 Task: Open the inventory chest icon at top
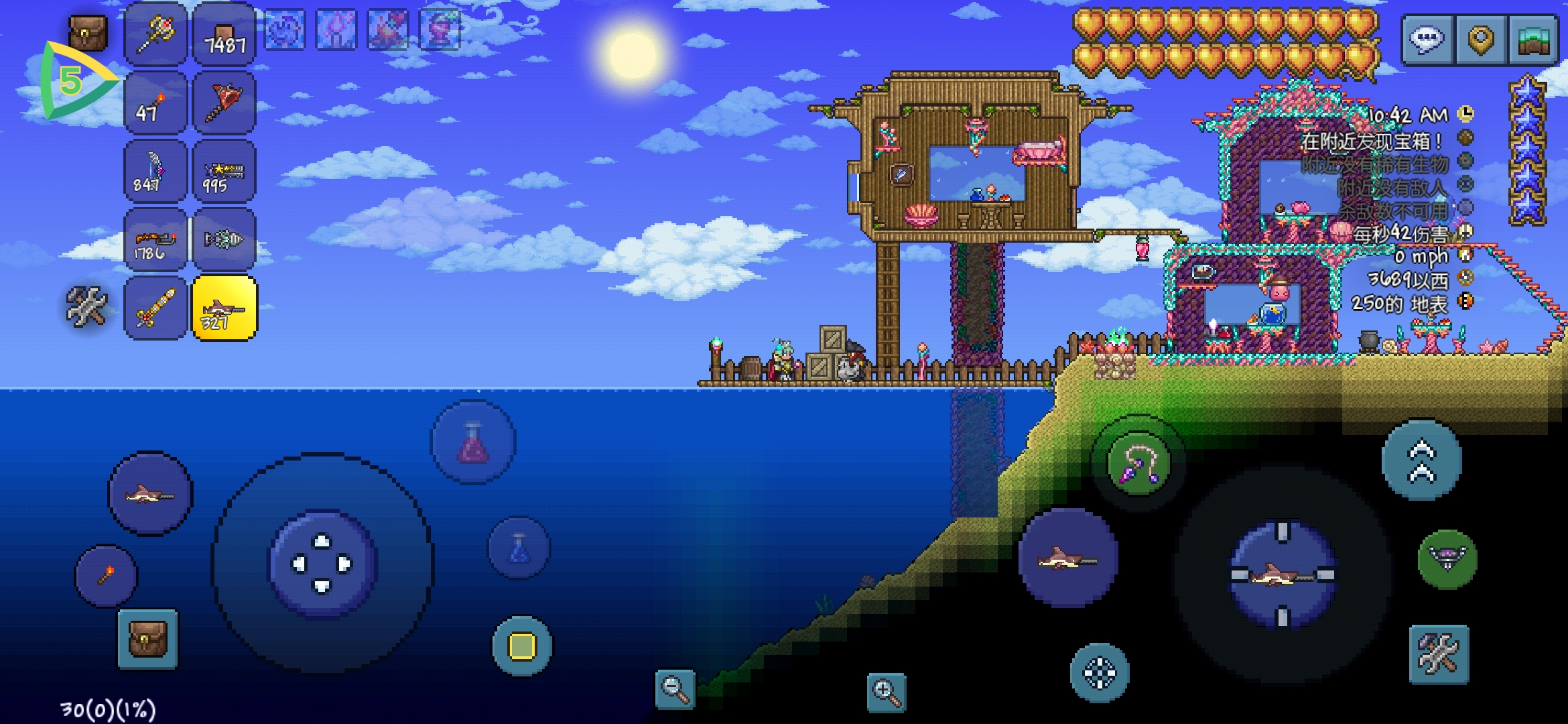pyautogui.click(x=88, y=32)
